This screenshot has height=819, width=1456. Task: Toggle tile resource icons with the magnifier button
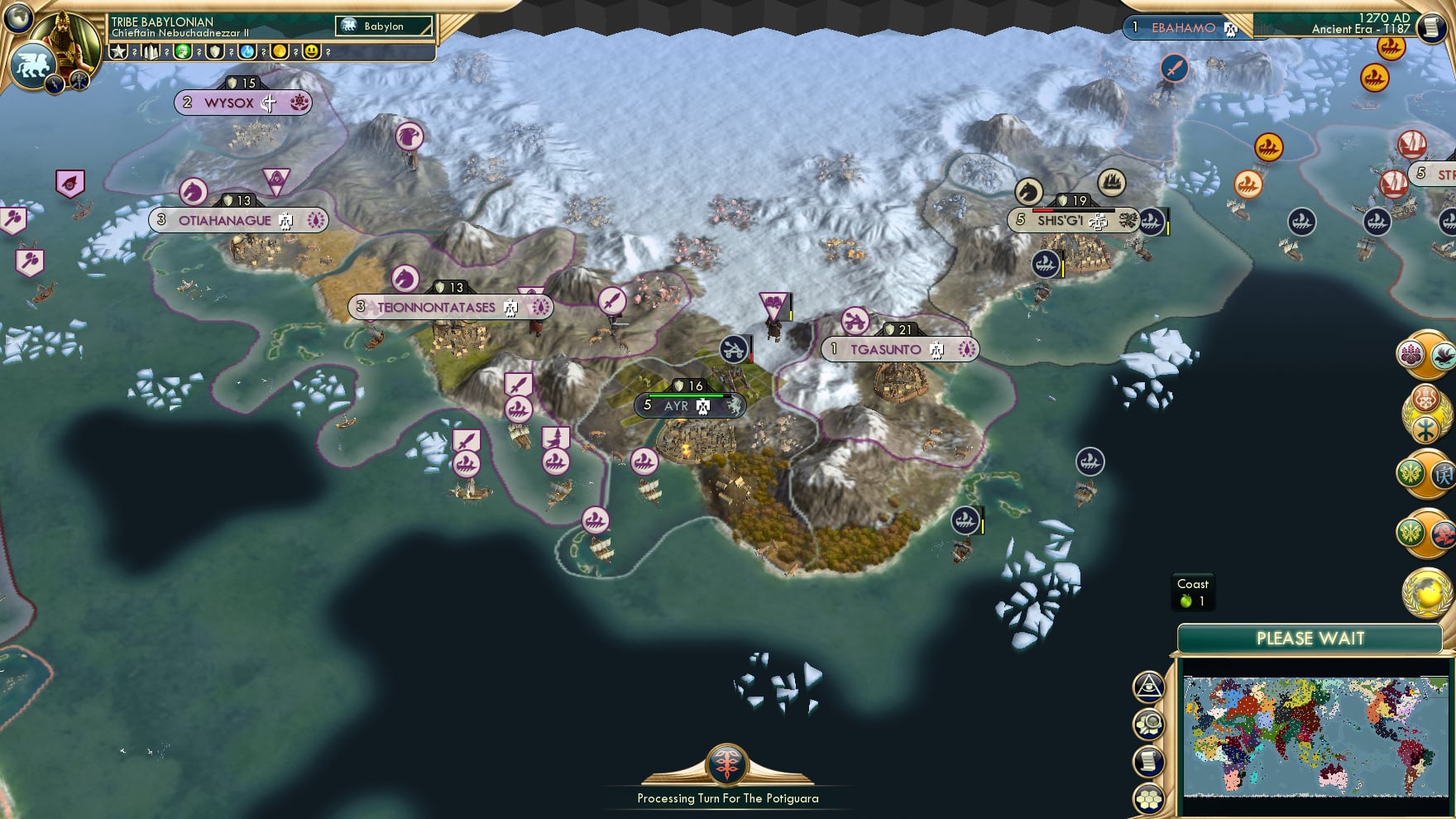(x=1149, y=722)
